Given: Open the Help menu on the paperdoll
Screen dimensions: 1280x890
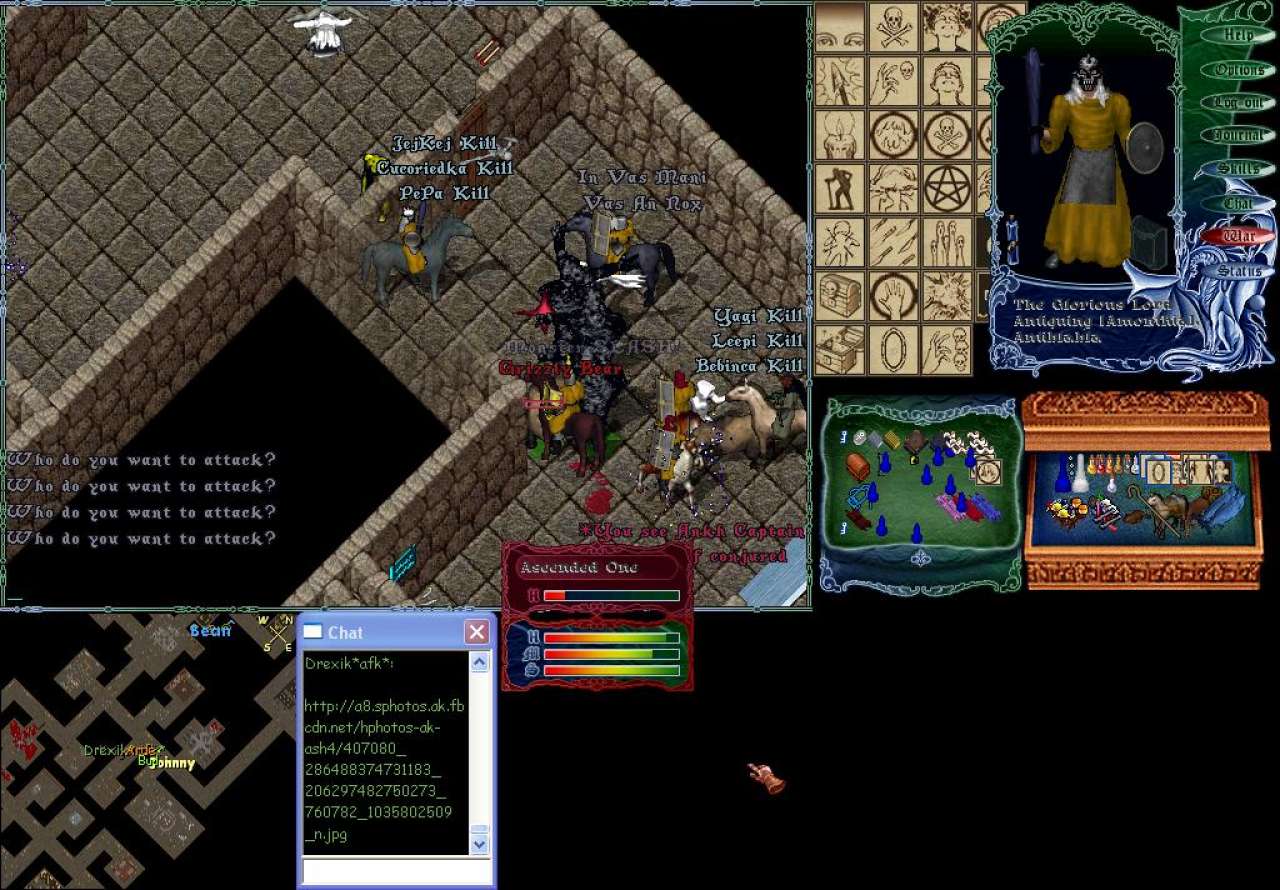Looking at the screenshot, I should 1239,35.
